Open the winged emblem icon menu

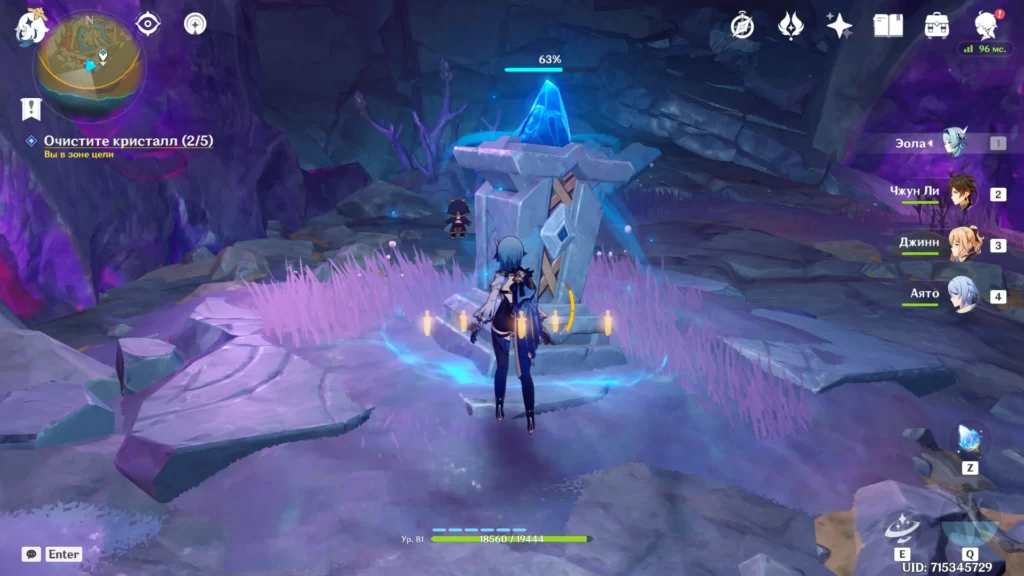791,26
